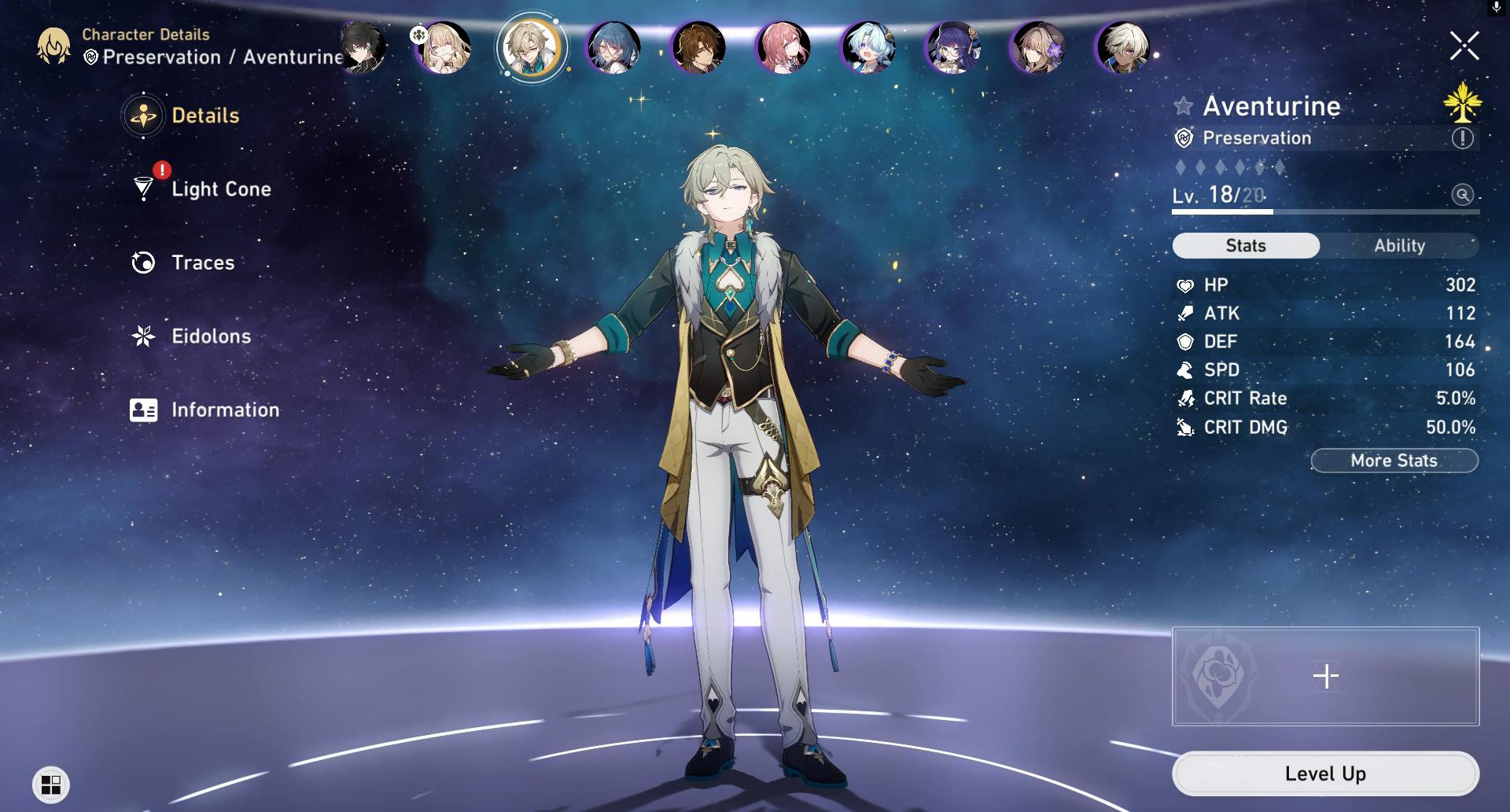Close the character details screen
This screenshot has height=812, width=1510.
click(1464, 46)
